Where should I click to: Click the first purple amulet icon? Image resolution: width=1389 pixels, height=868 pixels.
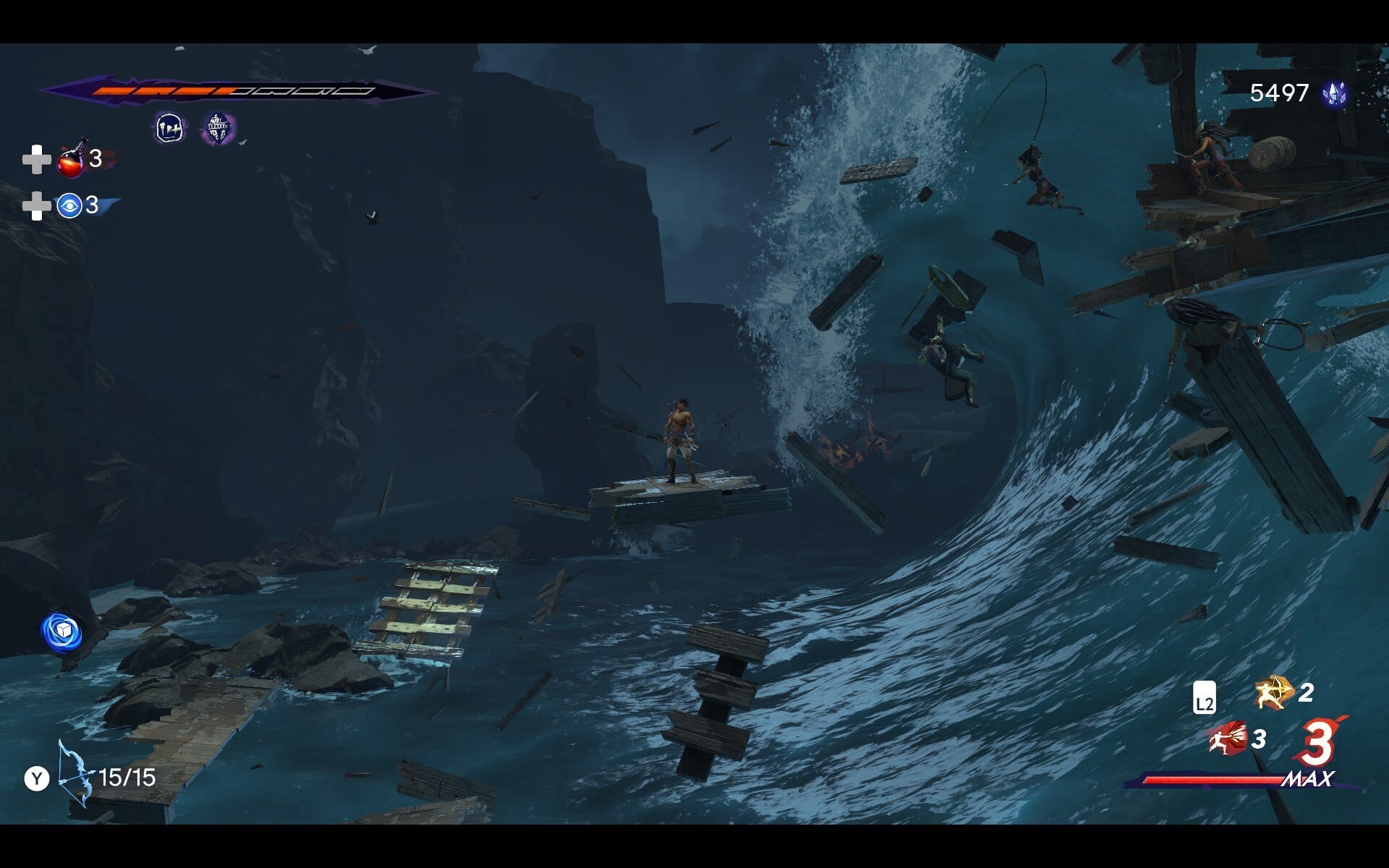point(170,129)
